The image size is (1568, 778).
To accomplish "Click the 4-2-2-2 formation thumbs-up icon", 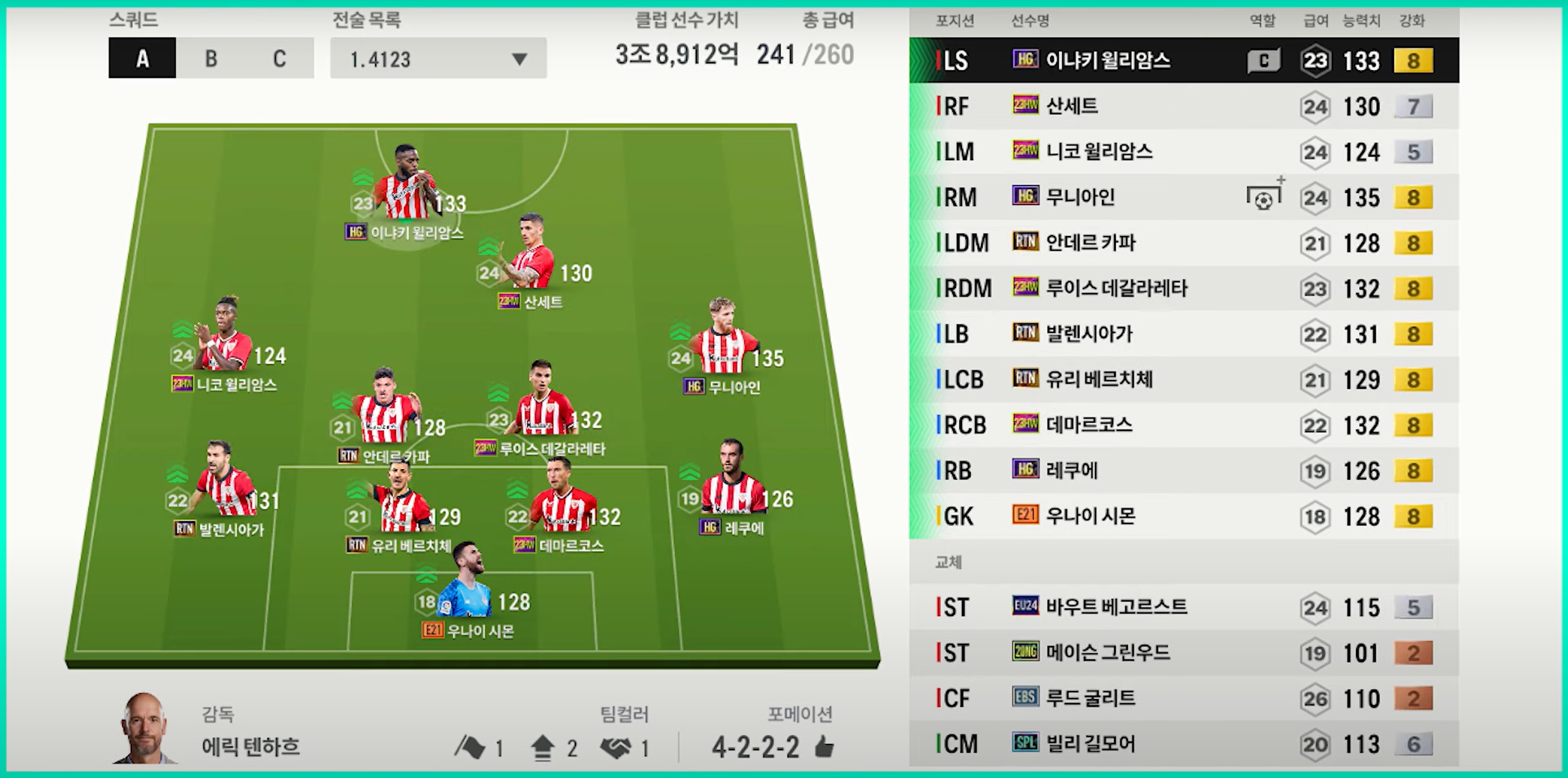I will (x=824, y=747).
